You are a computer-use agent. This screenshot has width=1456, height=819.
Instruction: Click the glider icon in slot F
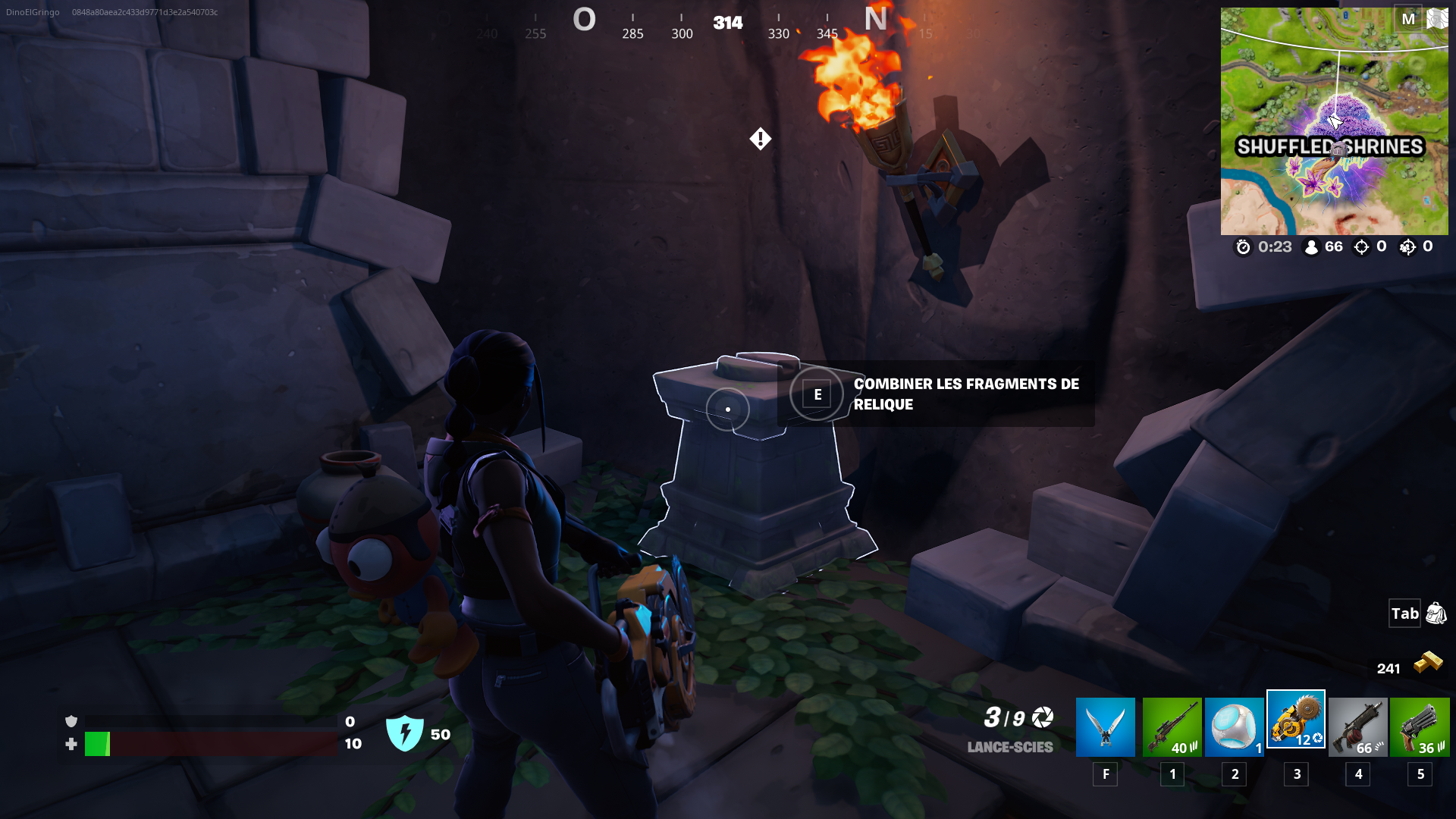point(1105,726)
